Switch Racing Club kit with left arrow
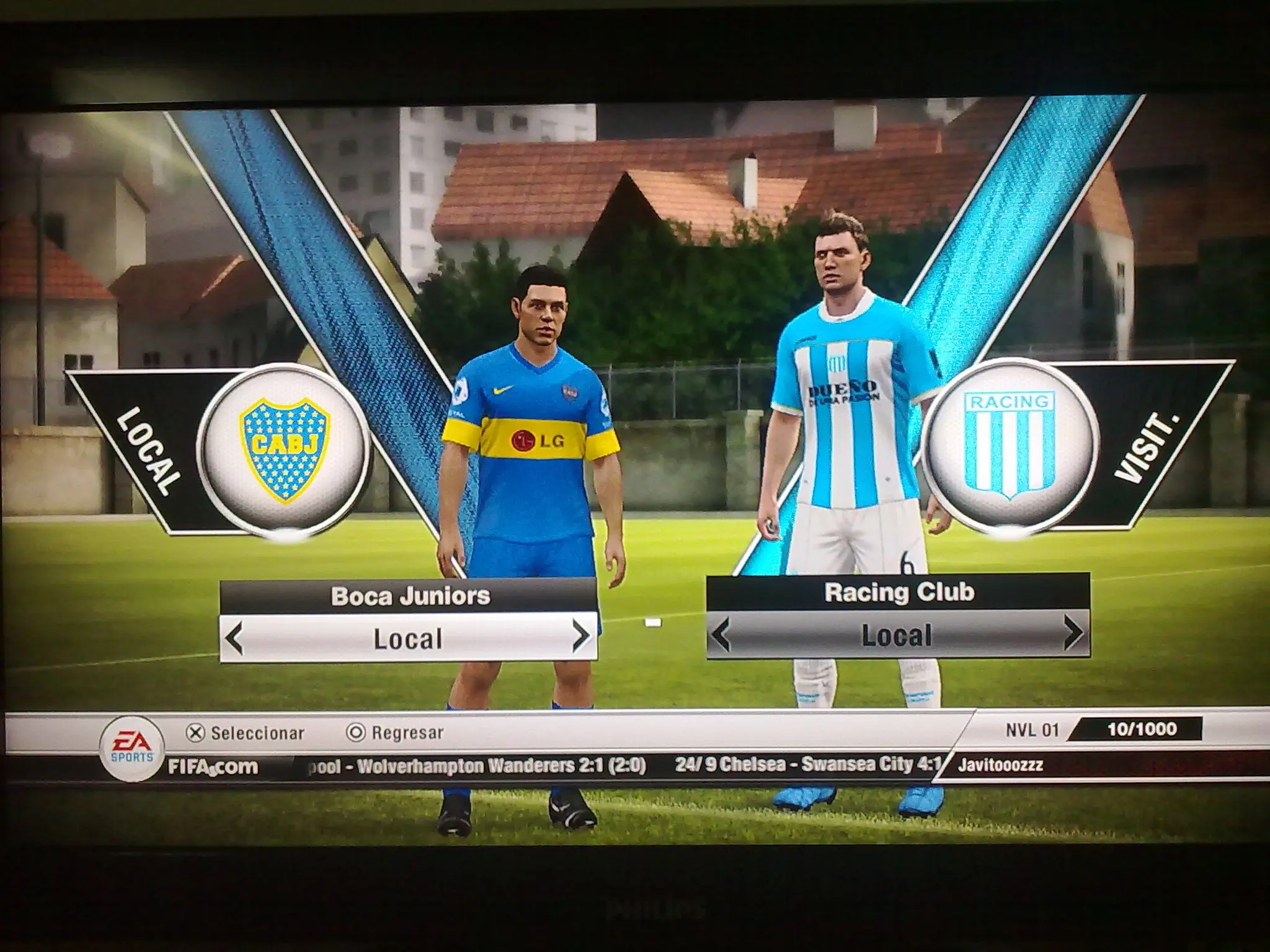The width and height of the screenshot is (1270, 952). (719, 636)
